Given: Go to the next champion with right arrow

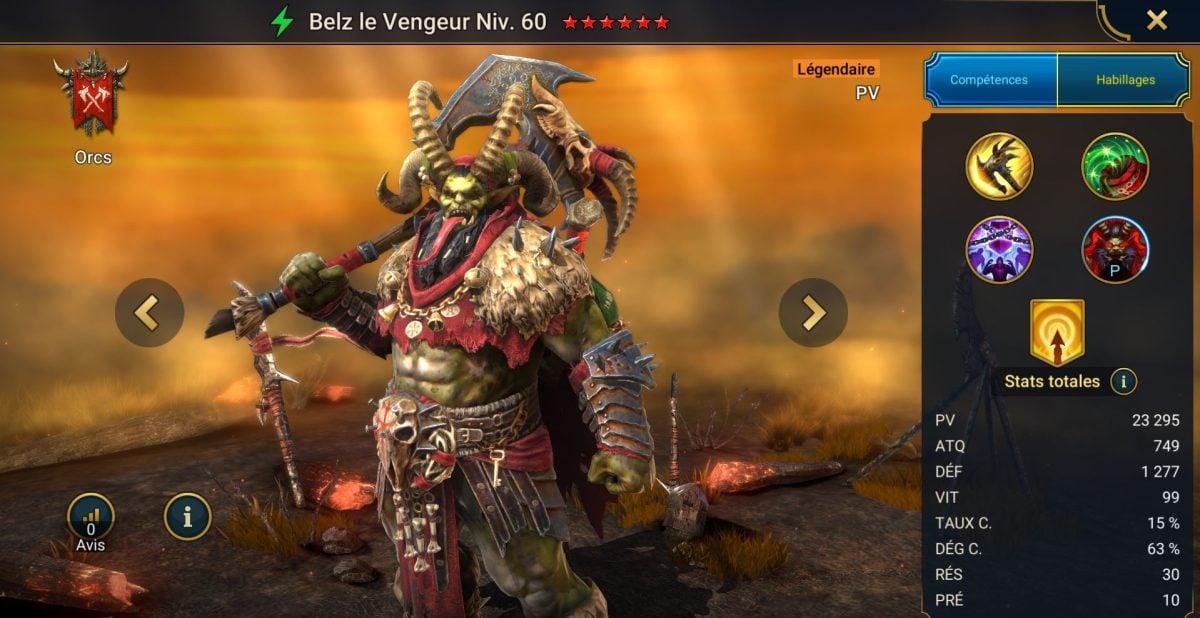Looking at the screenshot, I should 813,312.
